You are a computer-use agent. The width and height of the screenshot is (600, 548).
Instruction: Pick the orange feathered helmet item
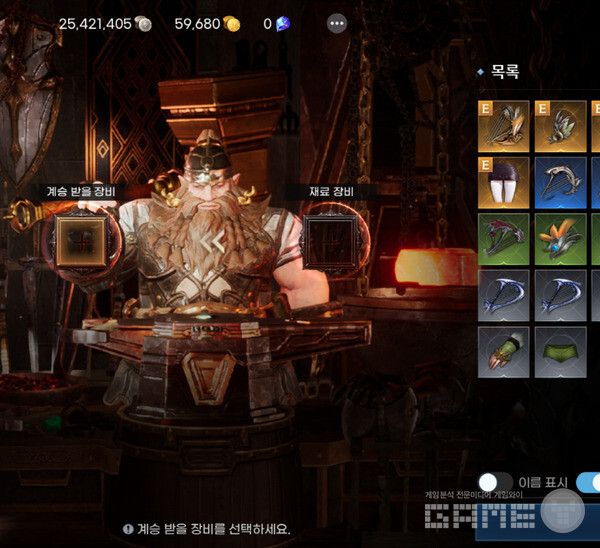(x=560, y=238)
